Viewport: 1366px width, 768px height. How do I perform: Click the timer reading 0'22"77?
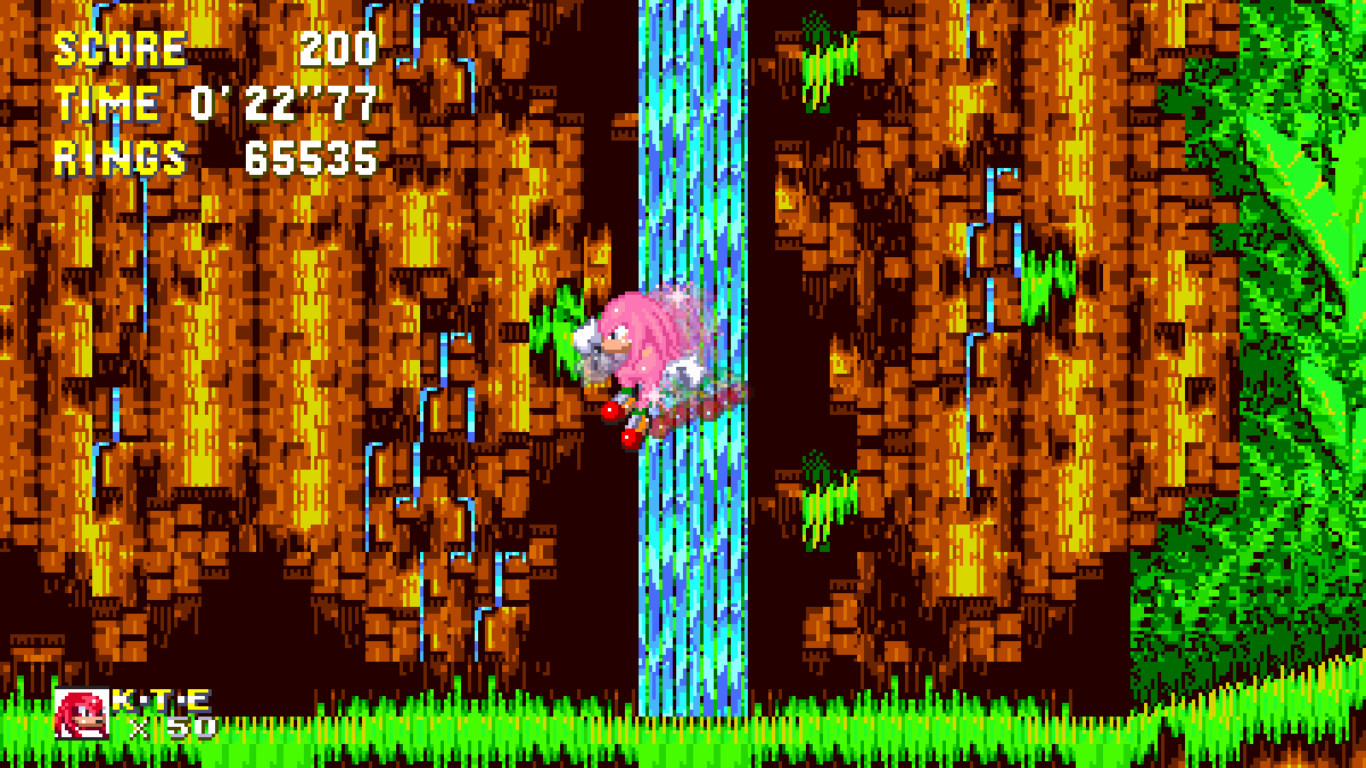pyautogui.click(x=280, y=100)
